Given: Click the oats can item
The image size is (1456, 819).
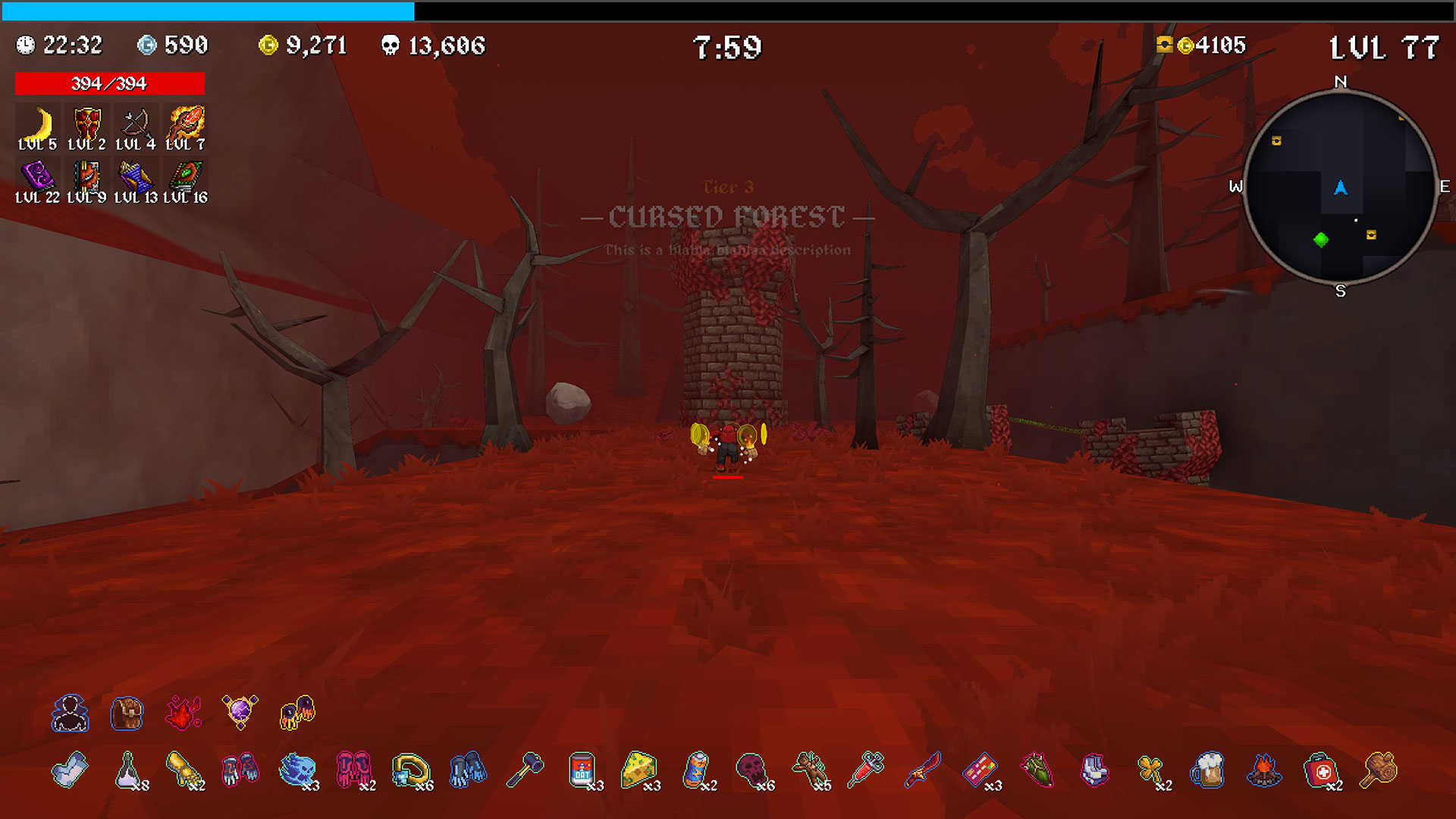Looking at the screenshot, I should (x=582, y=770).
